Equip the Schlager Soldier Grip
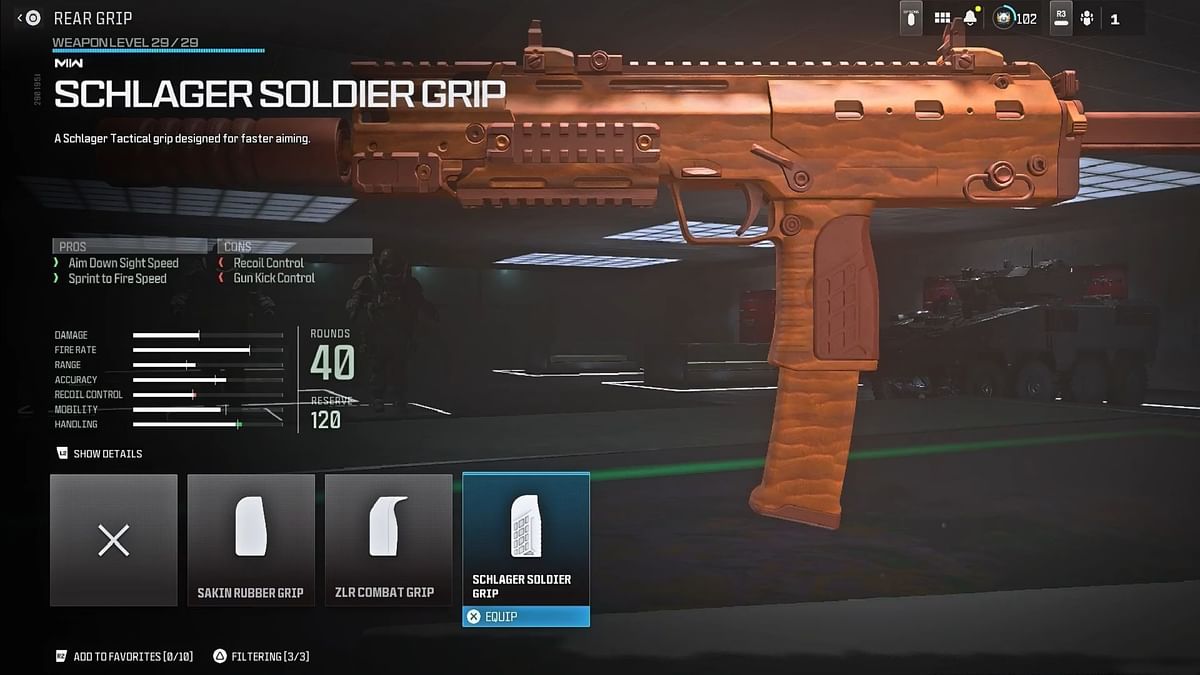The height and width of the screenshot is (675, 1200). pos(526,617)
